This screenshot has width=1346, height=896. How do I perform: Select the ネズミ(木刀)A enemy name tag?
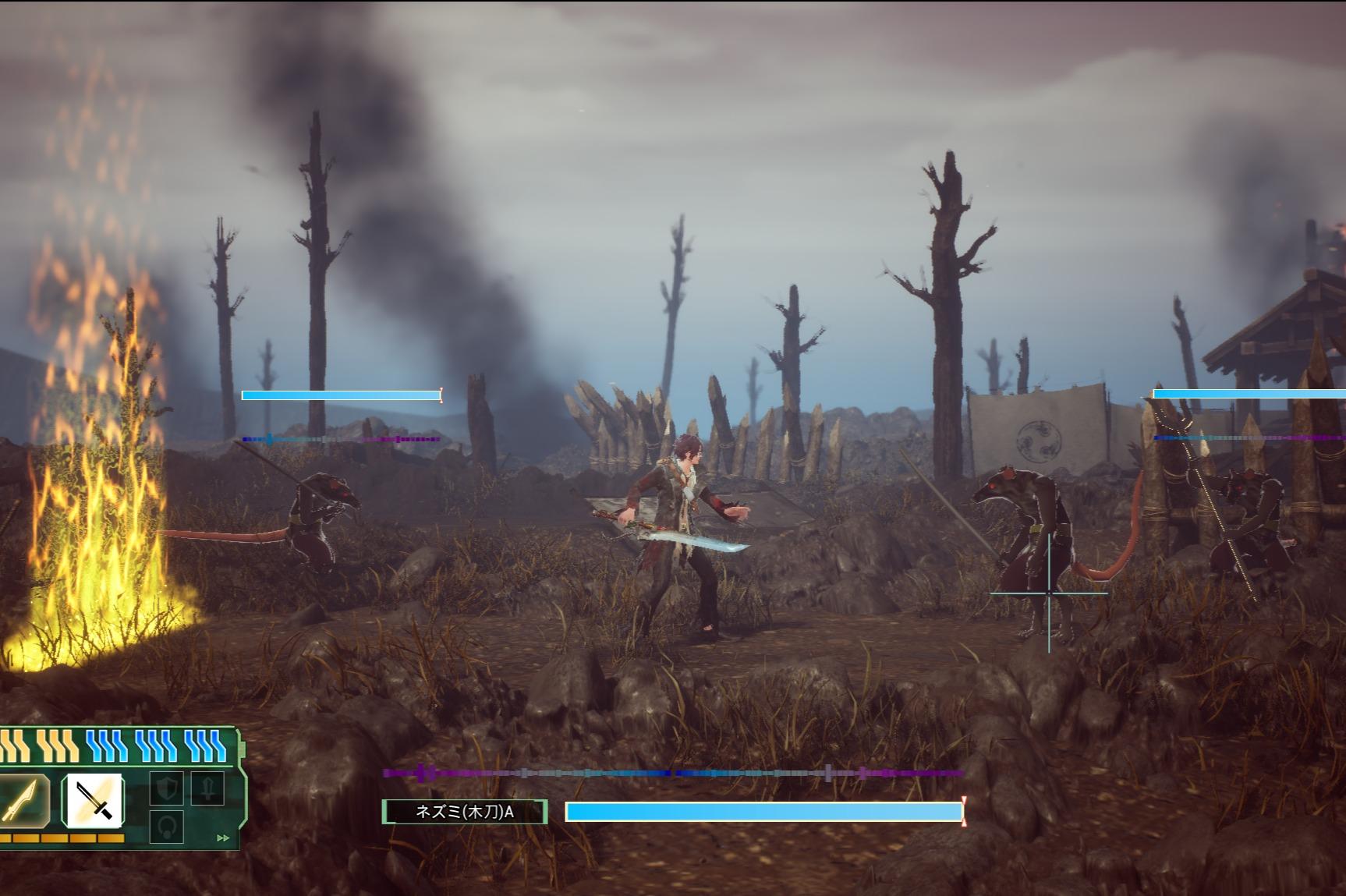[465, 812]
